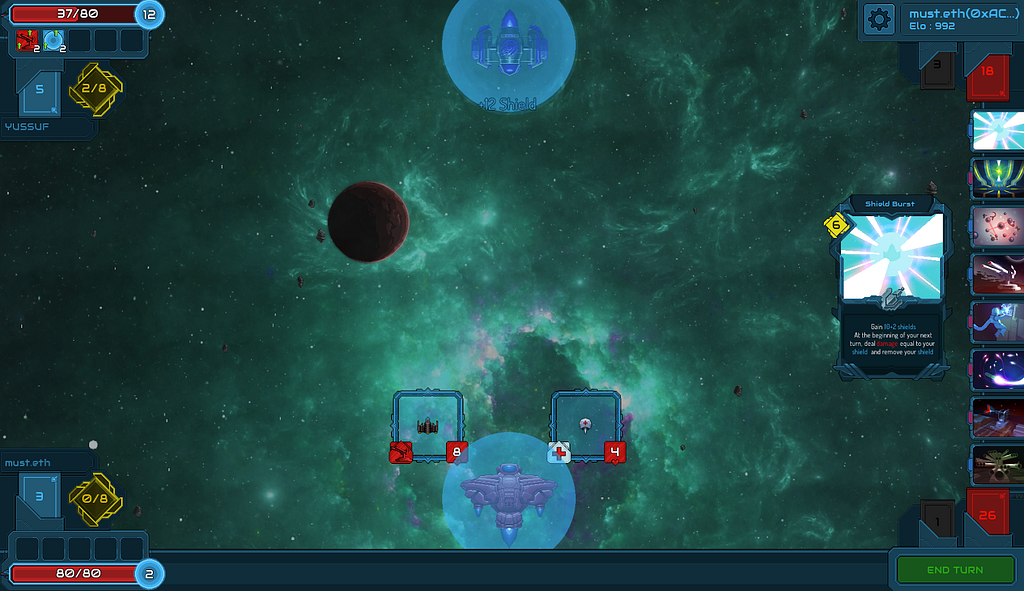Open the player's red discard pile showing 26

click(x=987, y=516)
